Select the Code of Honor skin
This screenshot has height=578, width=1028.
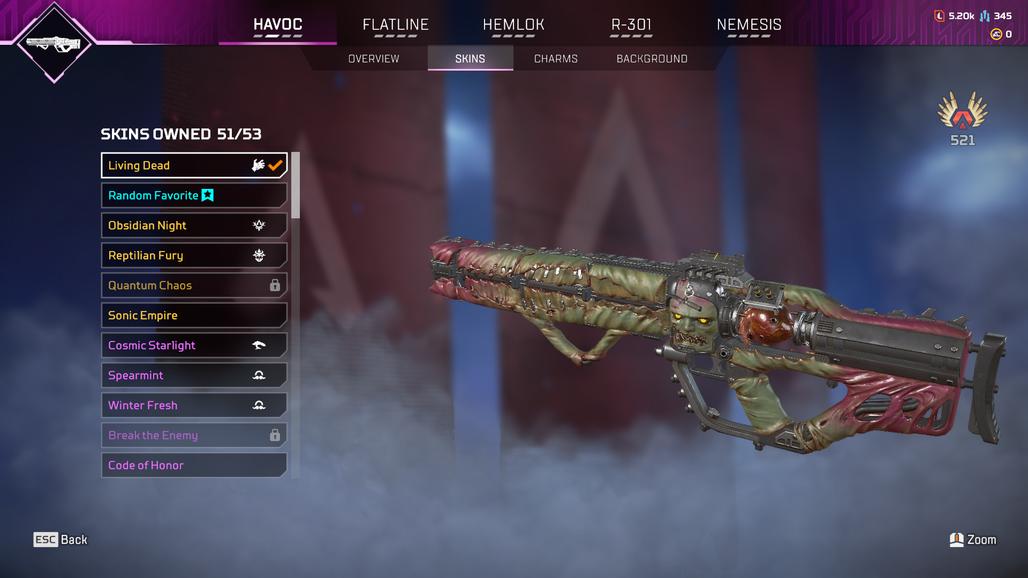point(194,465)
